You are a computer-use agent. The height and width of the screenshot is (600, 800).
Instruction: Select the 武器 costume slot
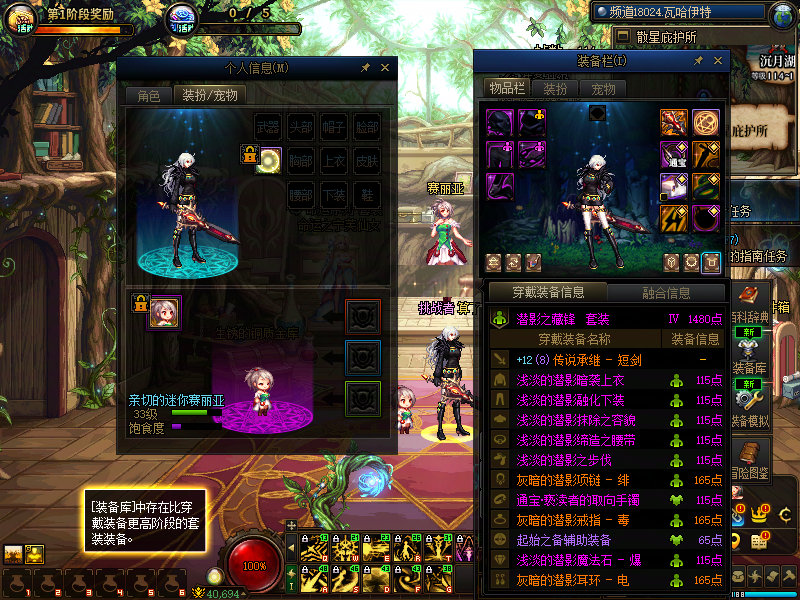268,128
